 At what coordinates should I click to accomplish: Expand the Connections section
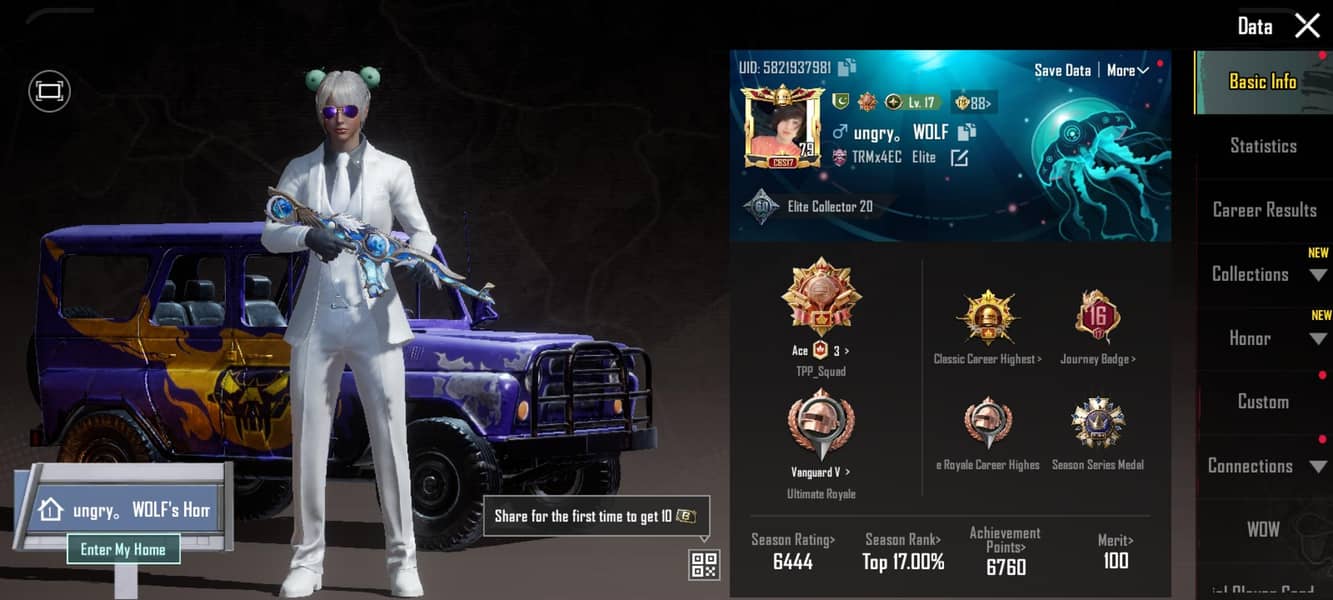pyautogui.click(x=1263, y=466)
